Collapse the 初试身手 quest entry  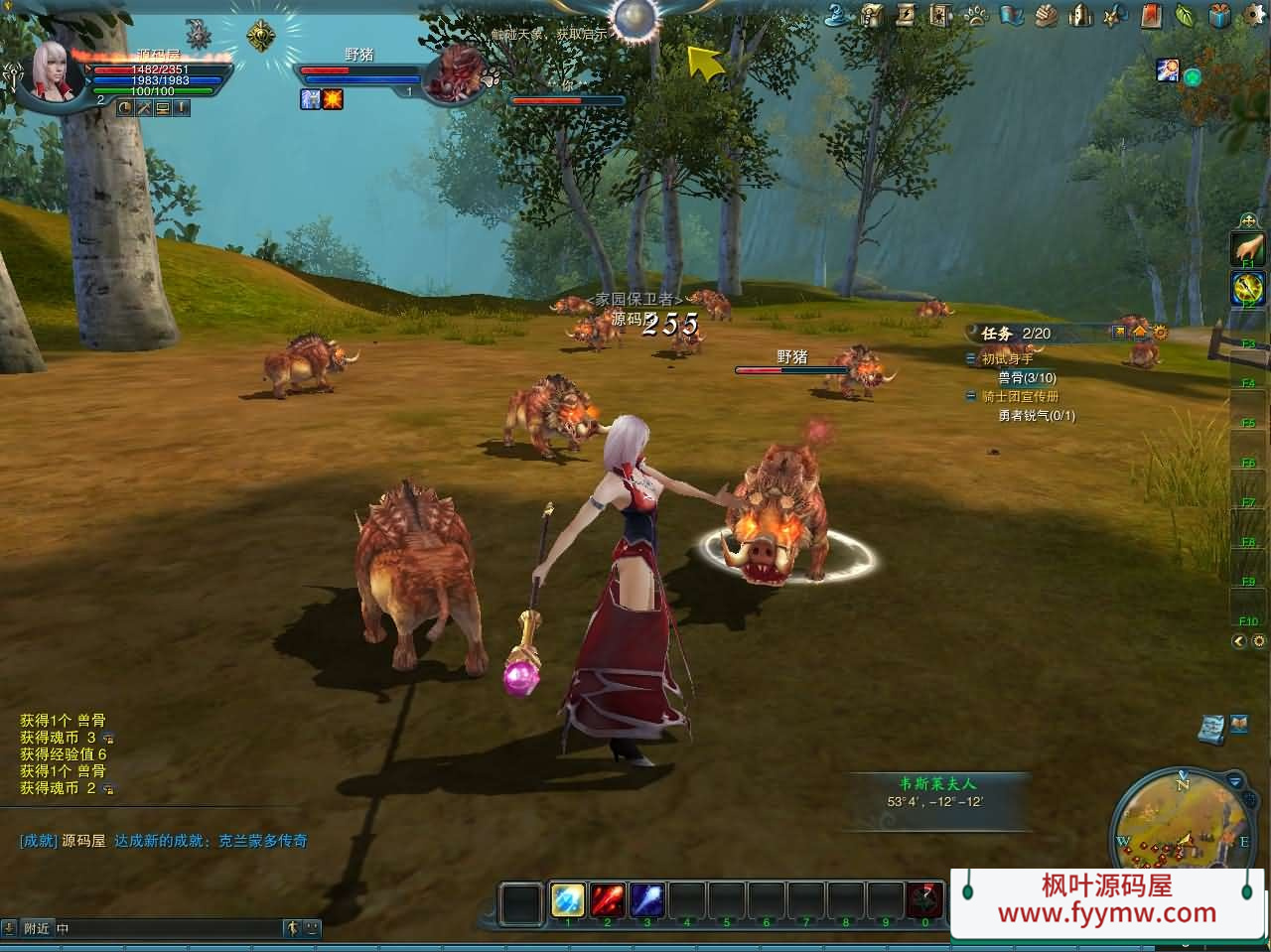coord(971,359)
